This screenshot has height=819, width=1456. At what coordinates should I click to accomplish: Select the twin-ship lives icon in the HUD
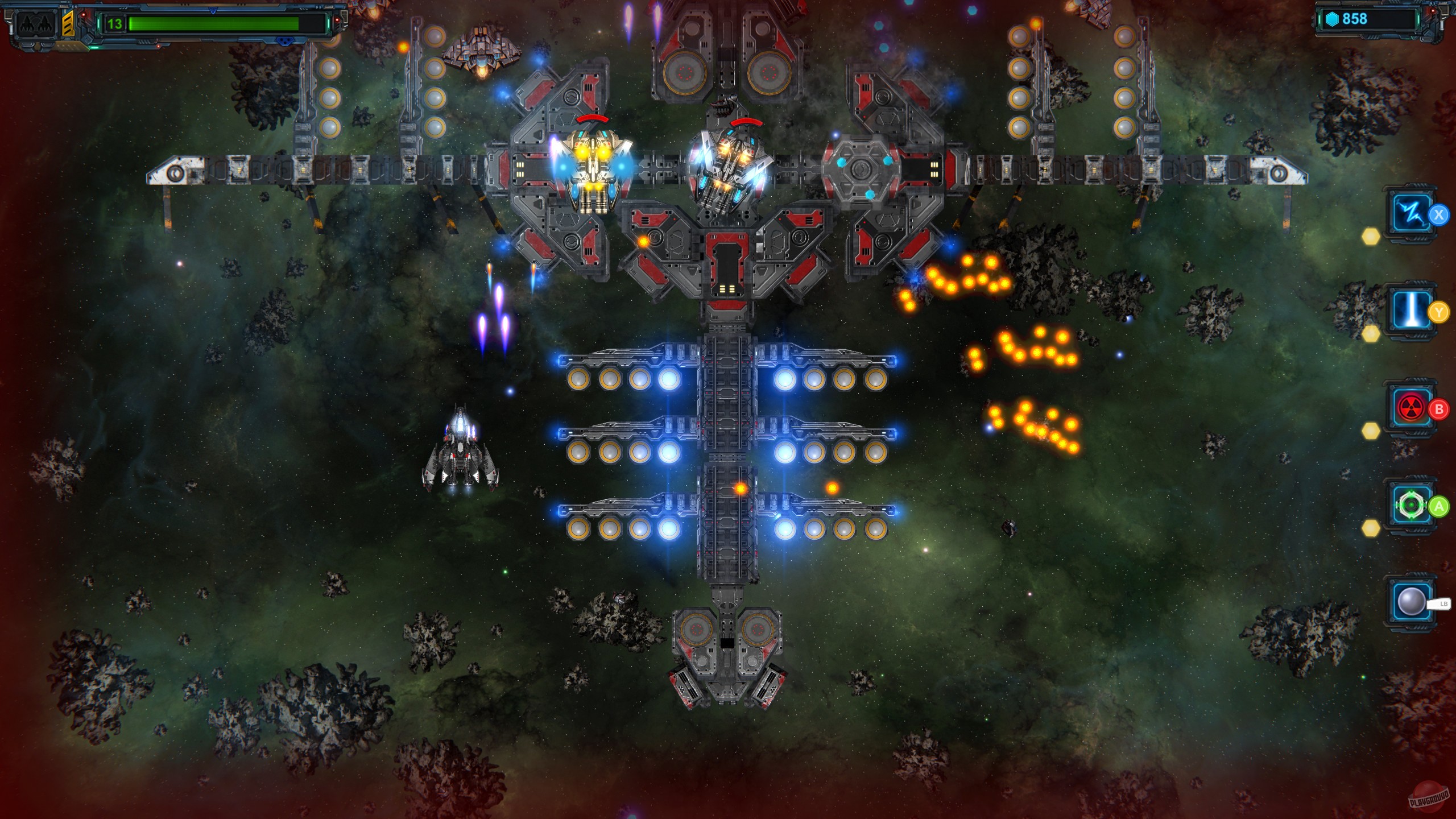pos(35,24)
